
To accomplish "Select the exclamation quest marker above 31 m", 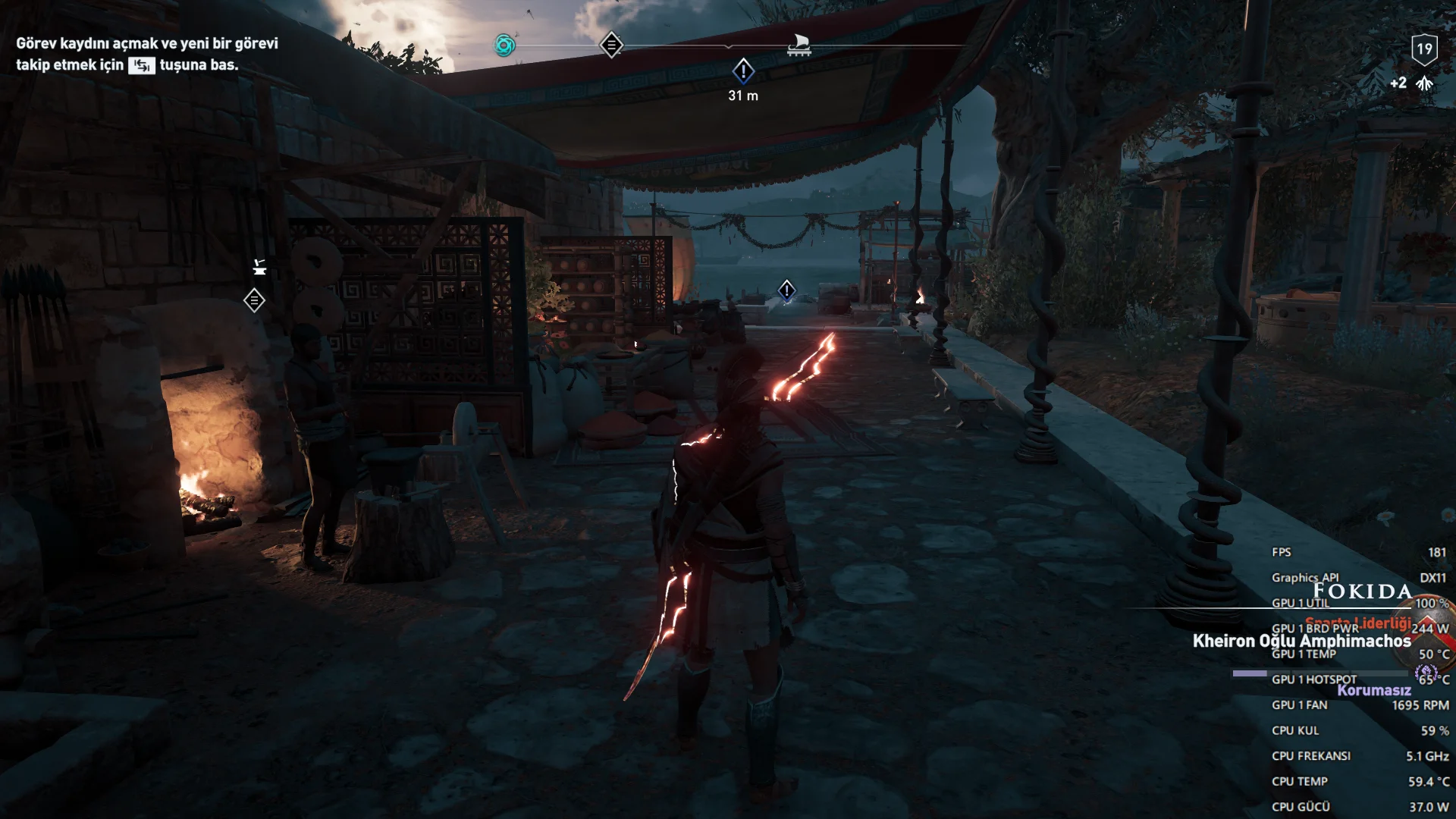I will 743,71.
